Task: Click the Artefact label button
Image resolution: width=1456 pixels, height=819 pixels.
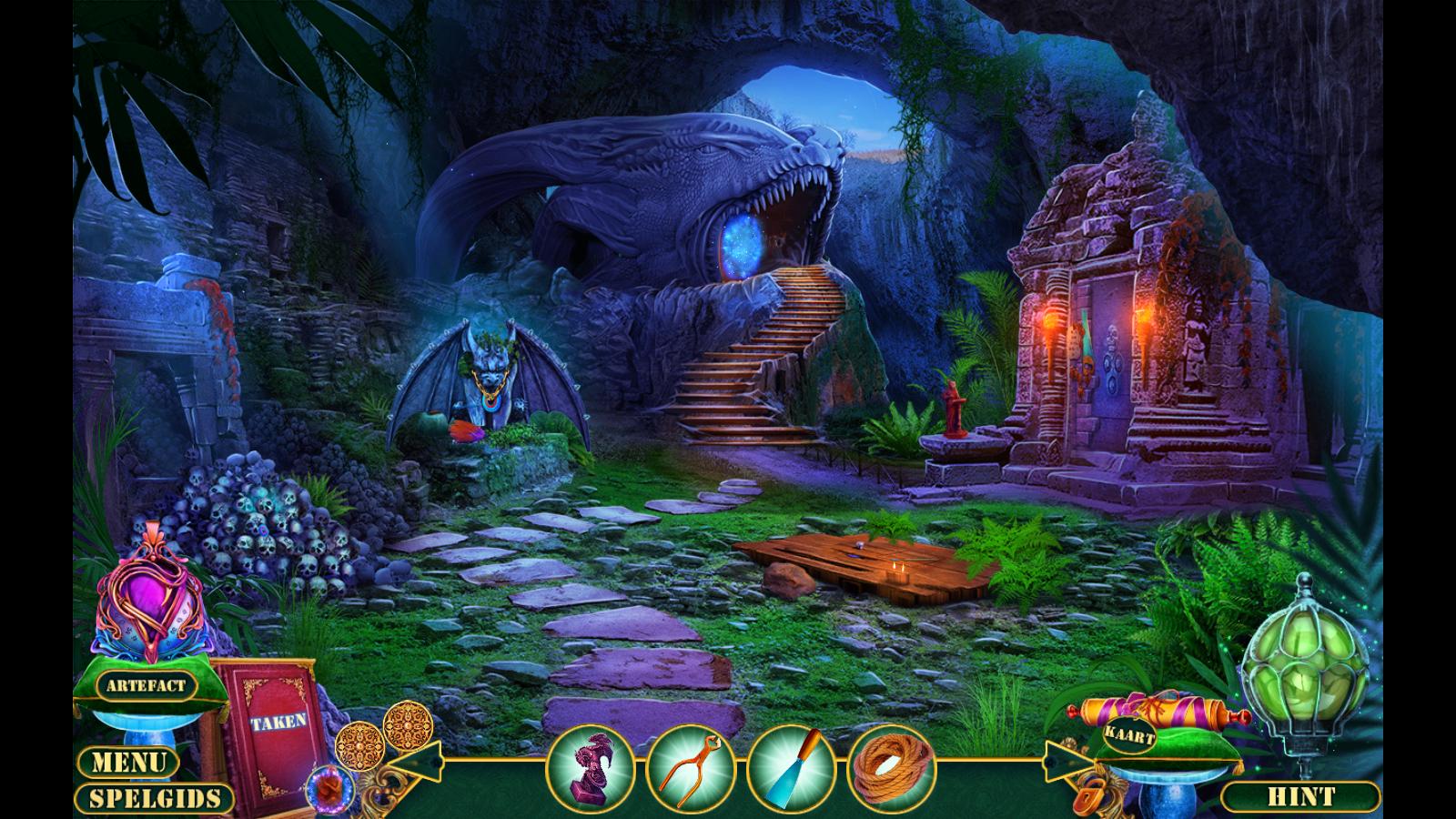Action: 145,685
